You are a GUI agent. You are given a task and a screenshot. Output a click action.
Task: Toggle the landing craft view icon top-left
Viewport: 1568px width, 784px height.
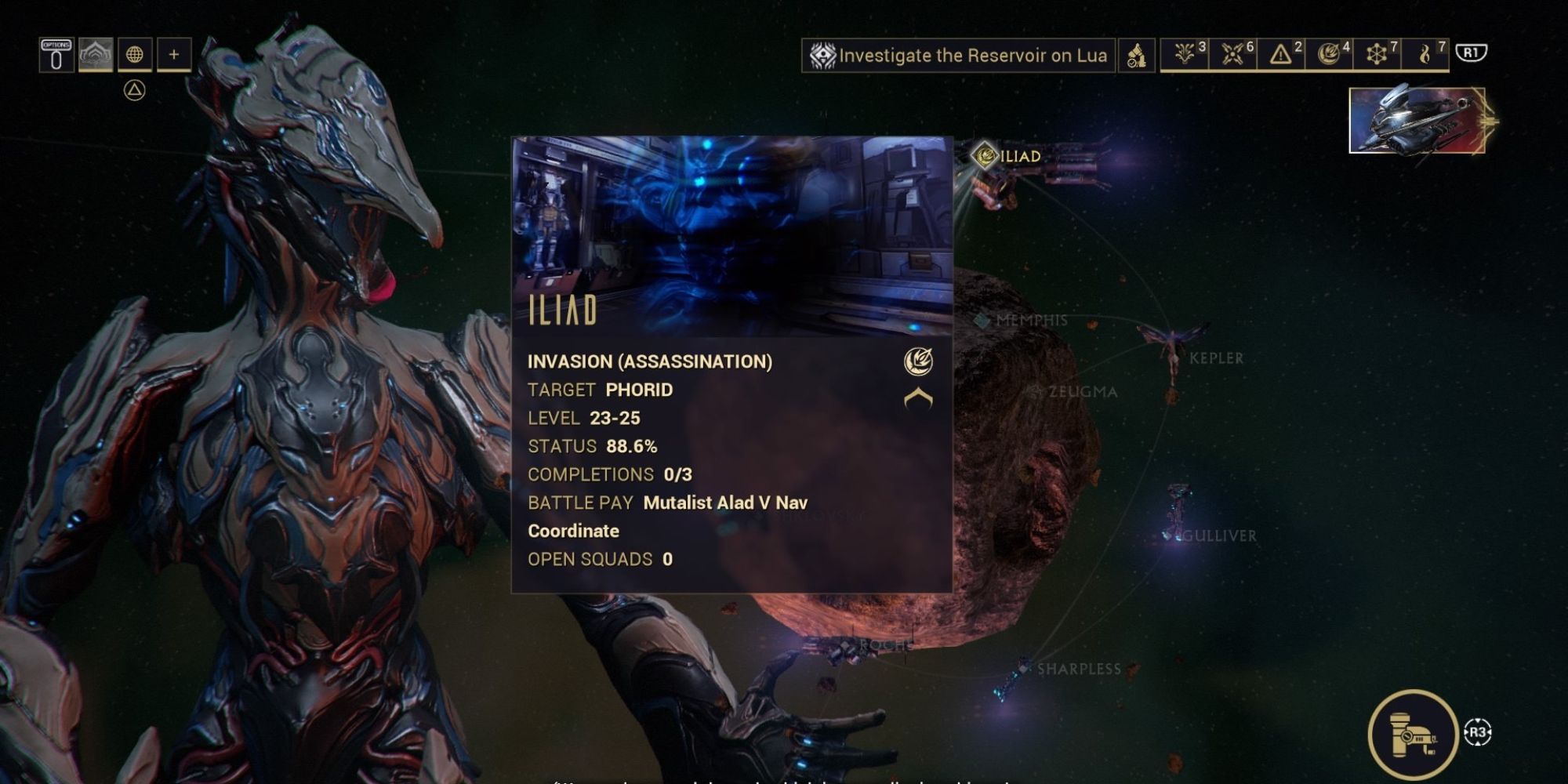tap(94, 55)
